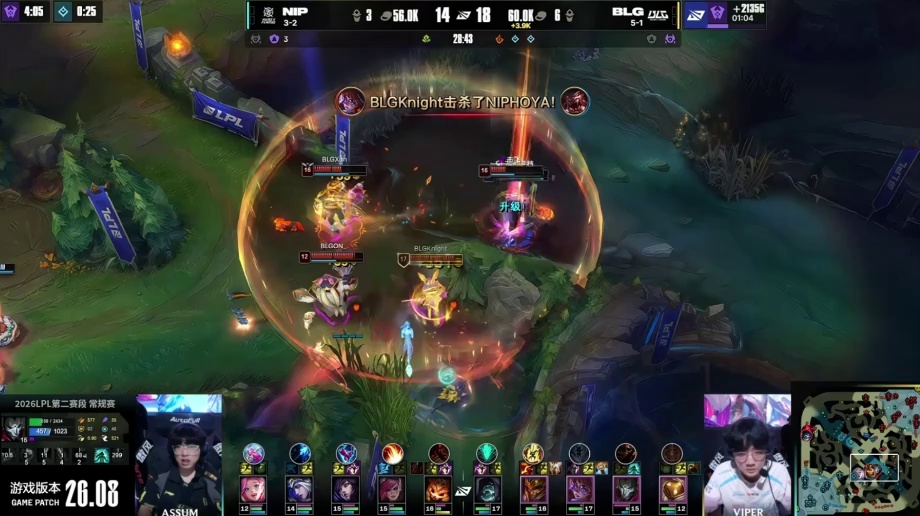
Task: Select the golden heart-shield level 12 champion portrait
Action: pos(673,489)
